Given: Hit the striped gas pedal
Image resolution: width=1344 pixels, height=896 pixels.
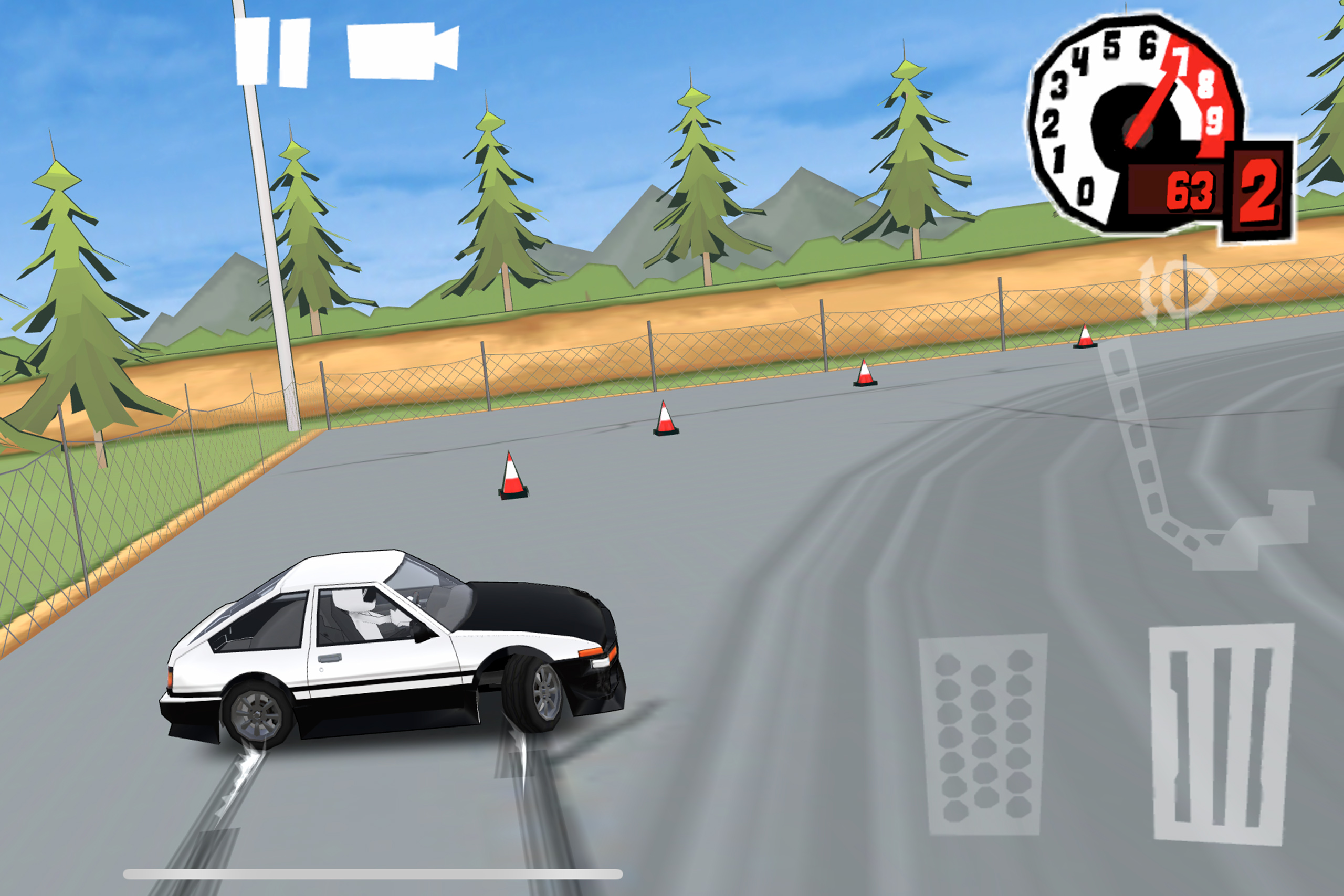Looking at the screenshot, I should [x=1221, y=734].
